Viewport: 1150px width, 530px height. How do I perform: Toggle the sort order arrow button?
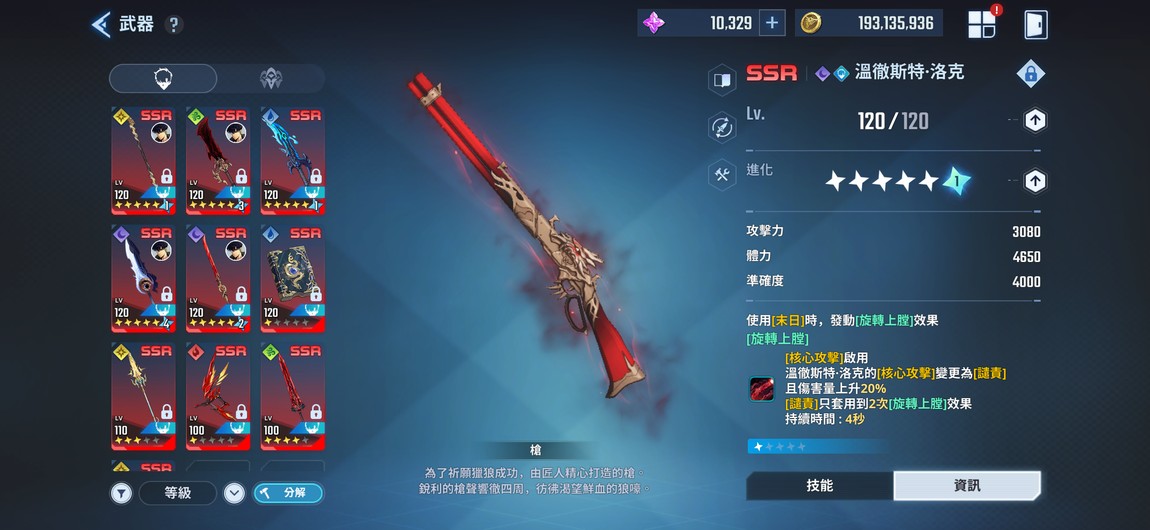point(234,492)
